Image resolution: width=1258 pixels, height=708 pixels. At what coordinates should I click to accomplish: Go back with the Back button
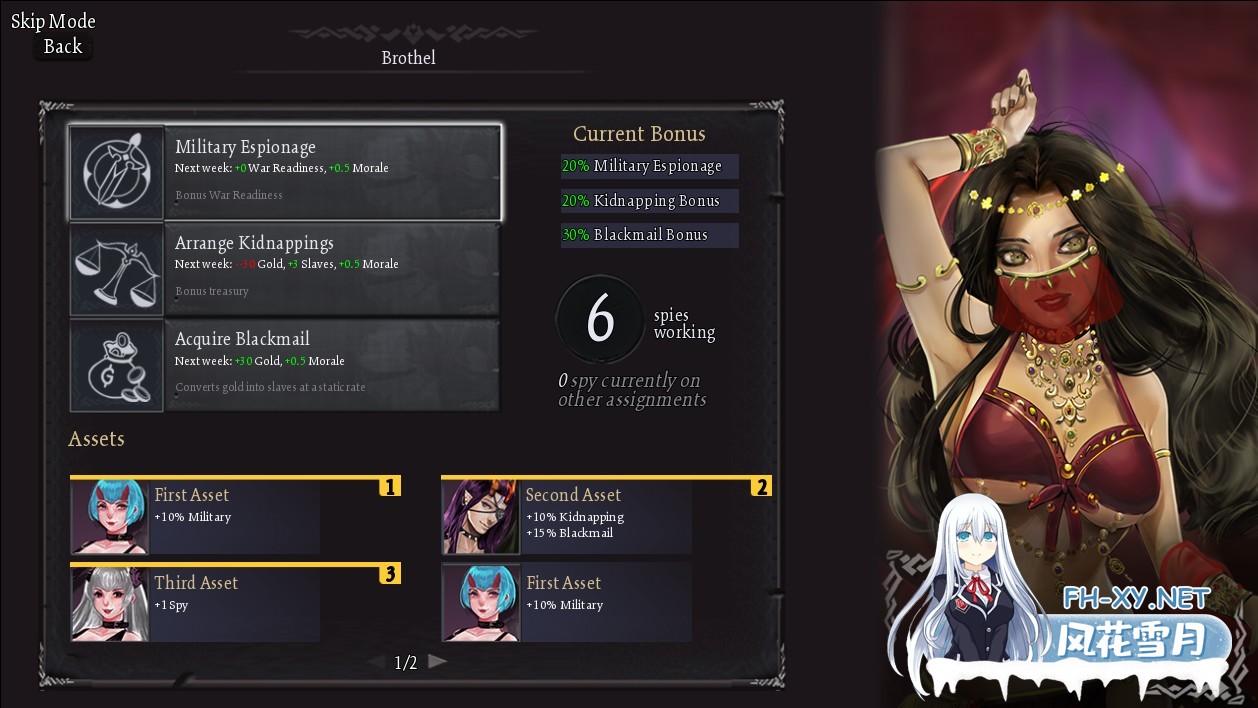62,46
